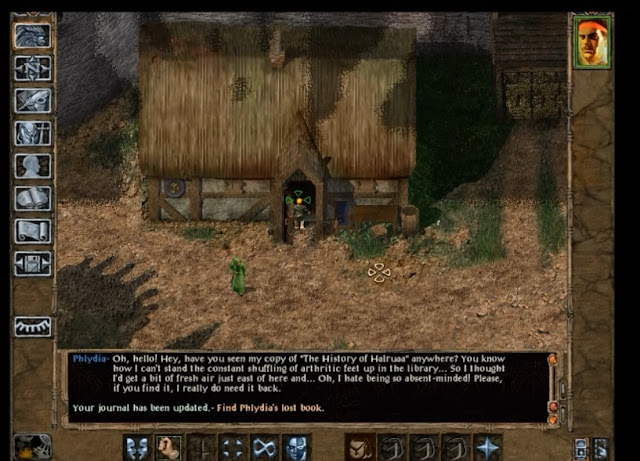This screenshot has height=461, width=640.
Task: Select the party member portrait
Action: (591, 43)
